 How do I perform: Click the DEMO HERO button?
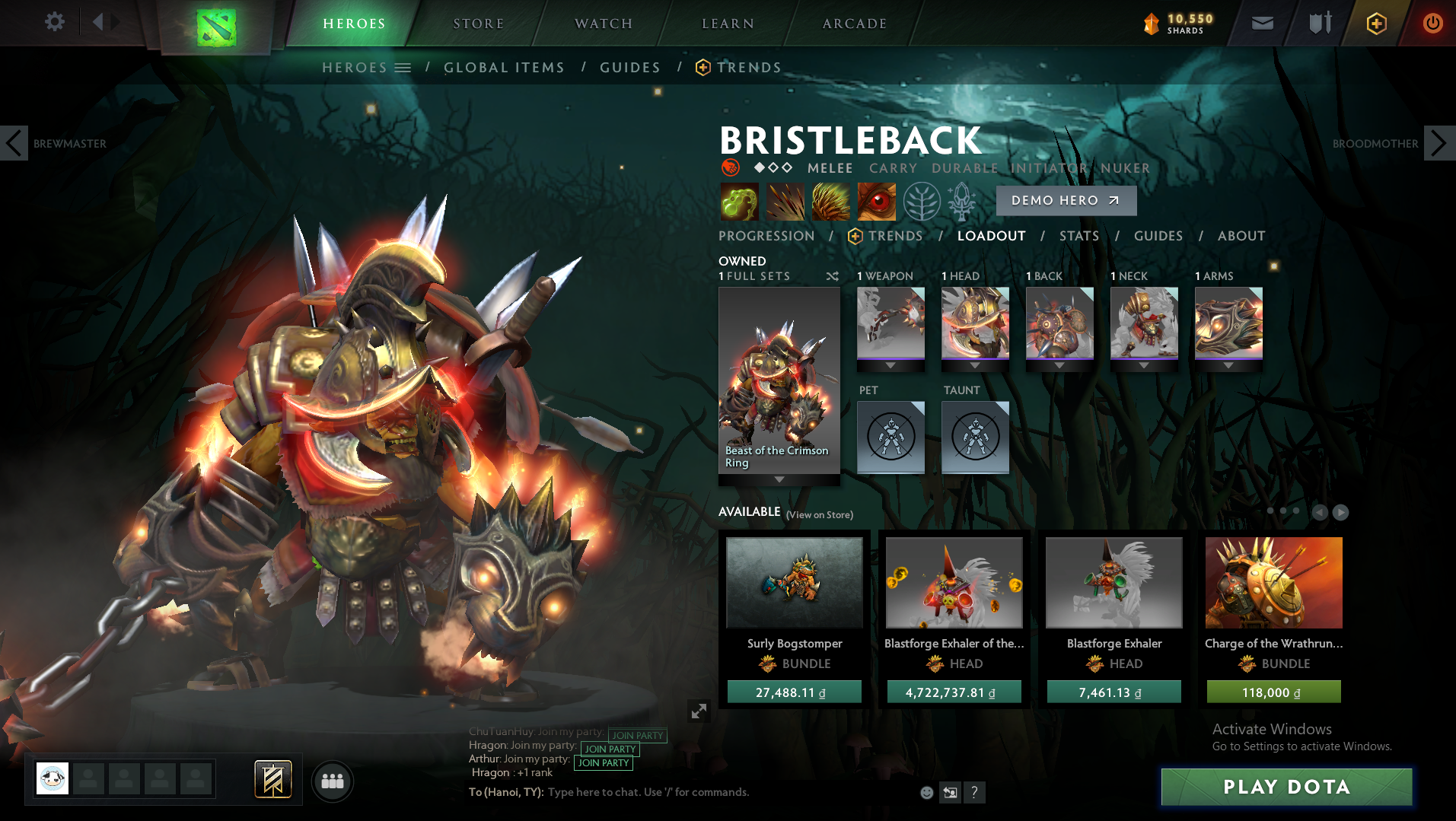click(x=1066, y=200)
